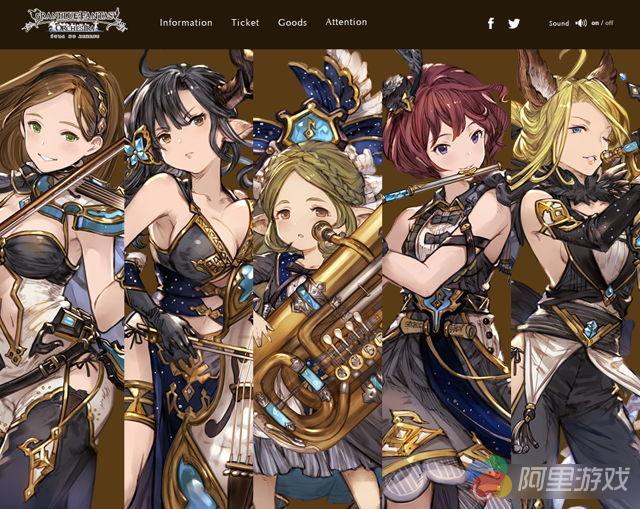The width and height of the screenshot is (640, 509).
Task: Turn sound off
Action: coord(610,23)
